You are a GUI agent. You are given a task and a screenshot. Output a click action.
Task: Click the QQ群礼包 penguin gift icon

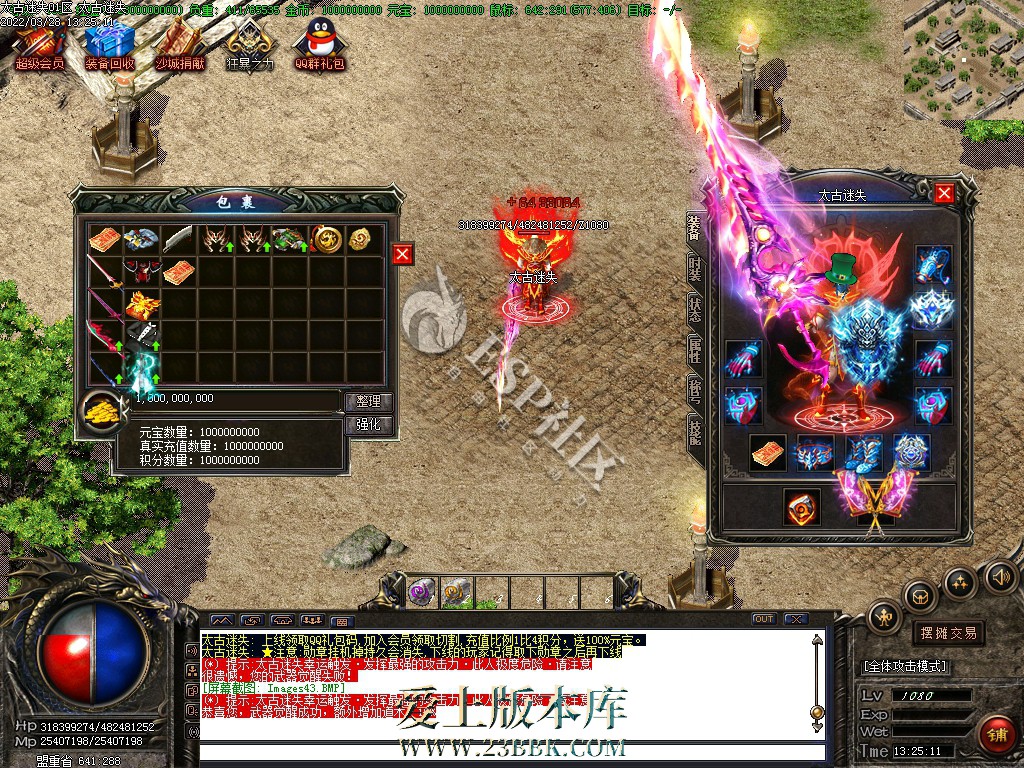320,44
